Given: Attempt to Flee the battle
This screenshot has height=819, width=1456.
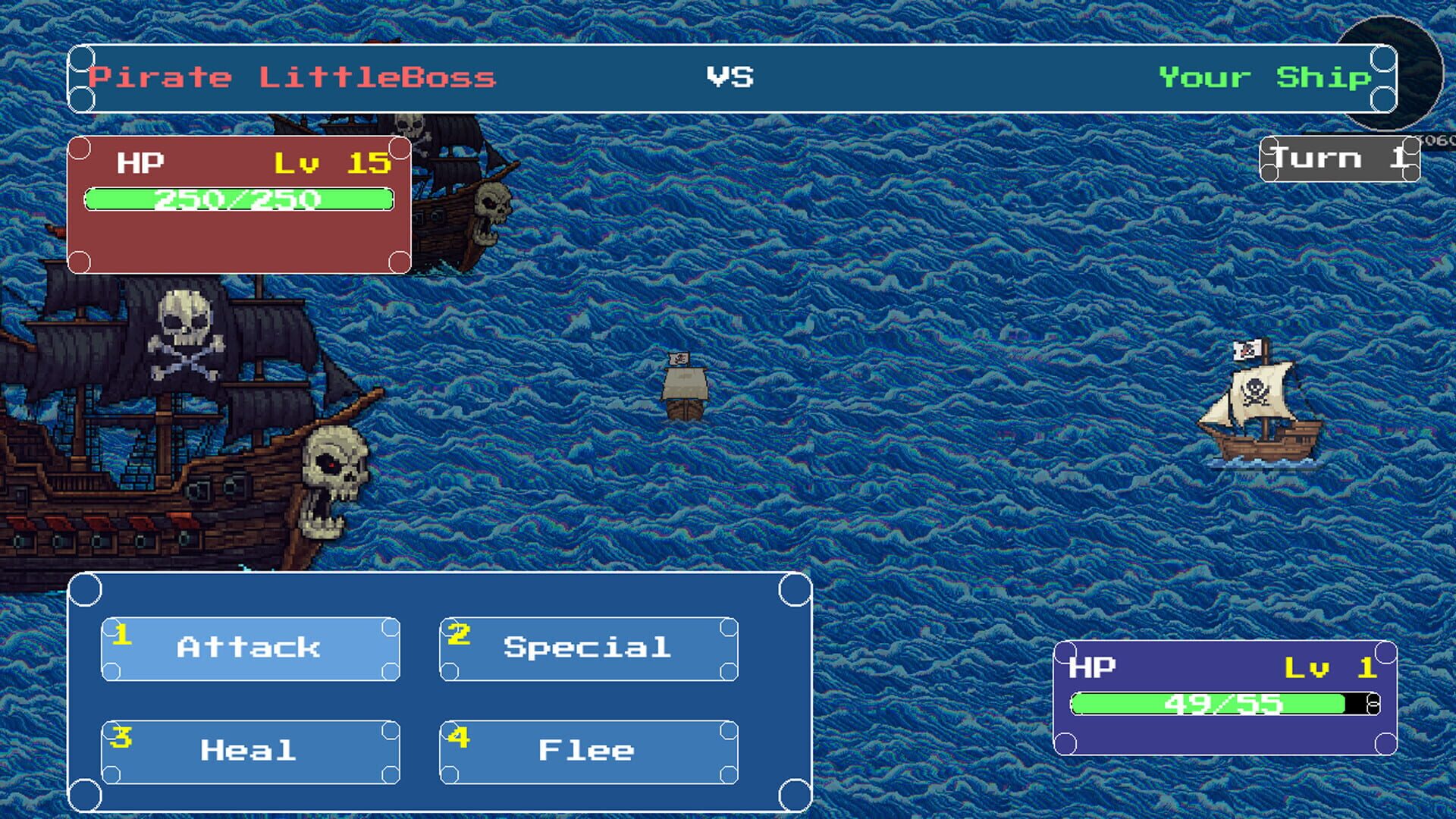Looking at the screenshot, I should (x=585, y=750).
